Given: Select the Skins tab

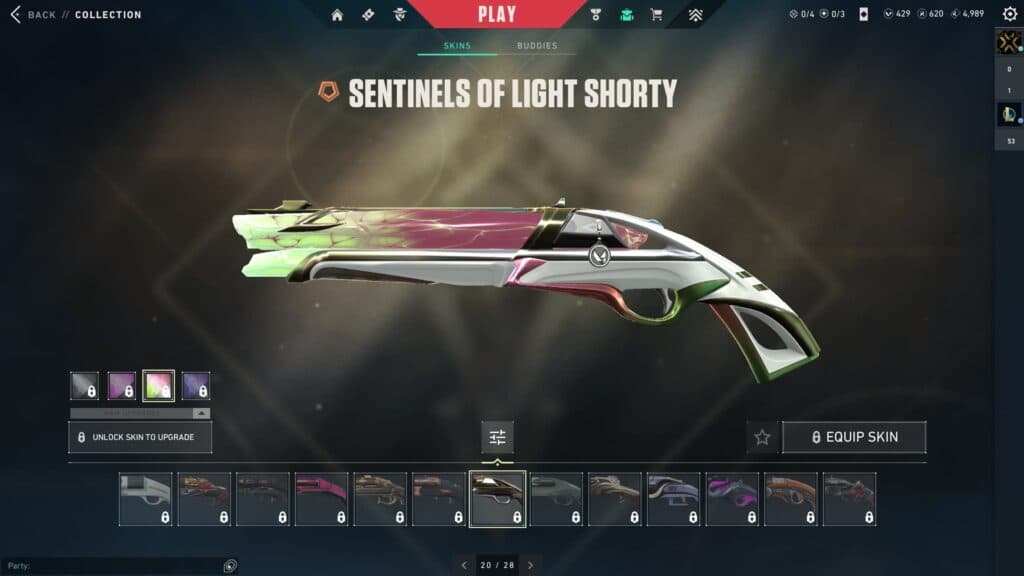Looking at the screenshot, I should [457, 46].
